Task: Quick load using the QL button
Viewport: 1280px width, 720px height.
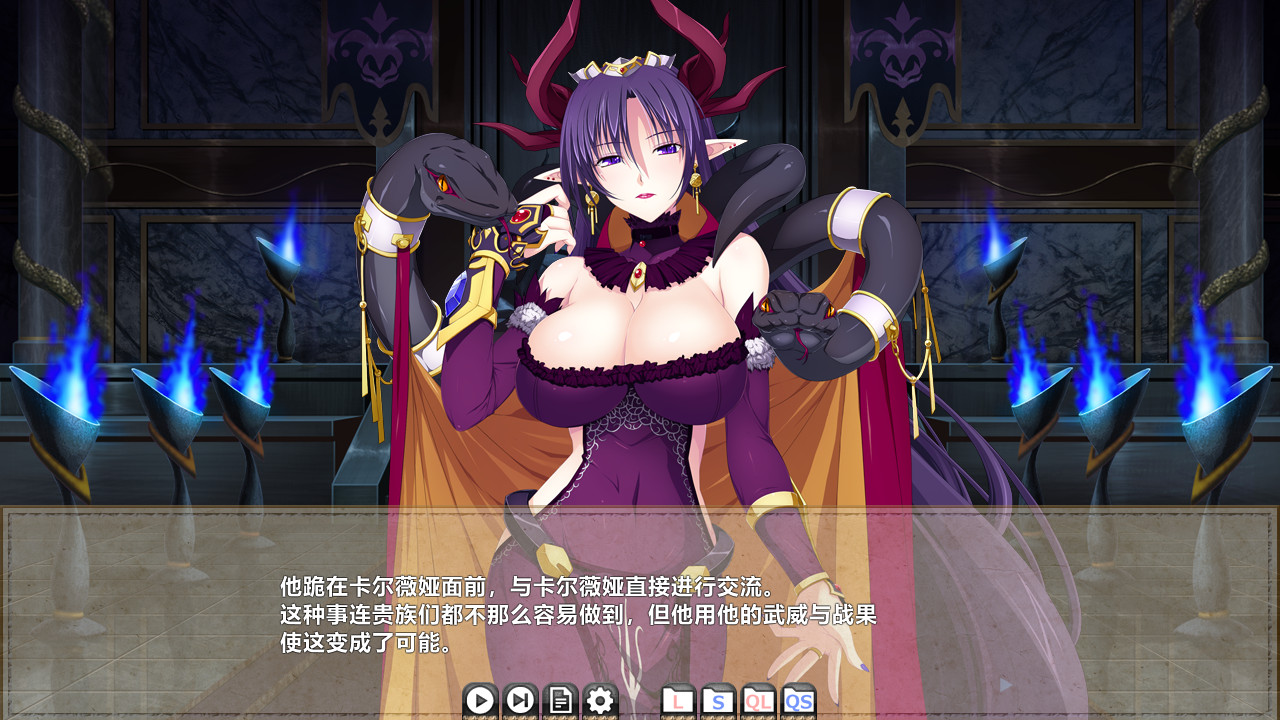Action: (759, 701)
